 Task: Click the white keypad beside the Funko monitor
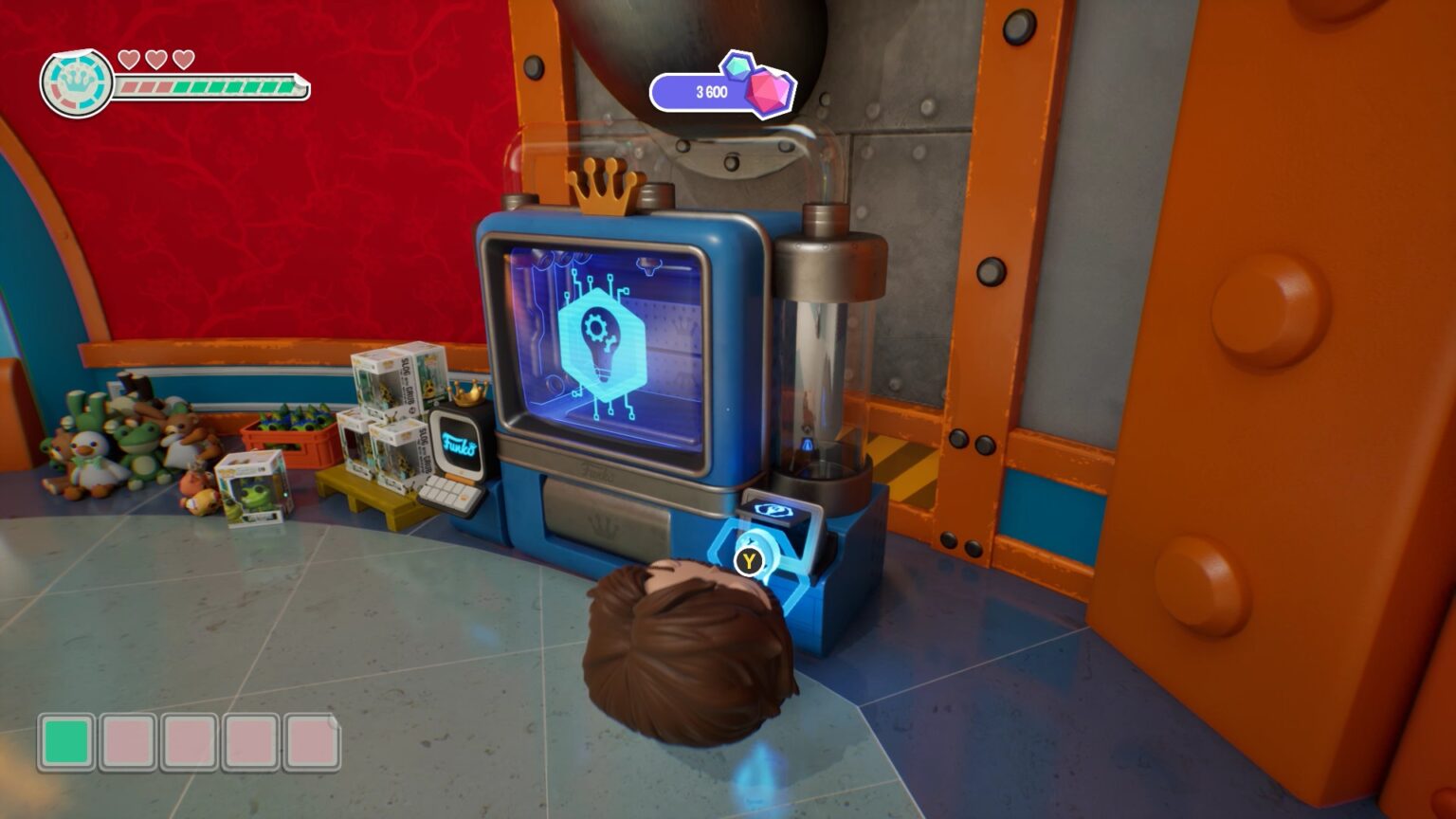tap(447, 496)
